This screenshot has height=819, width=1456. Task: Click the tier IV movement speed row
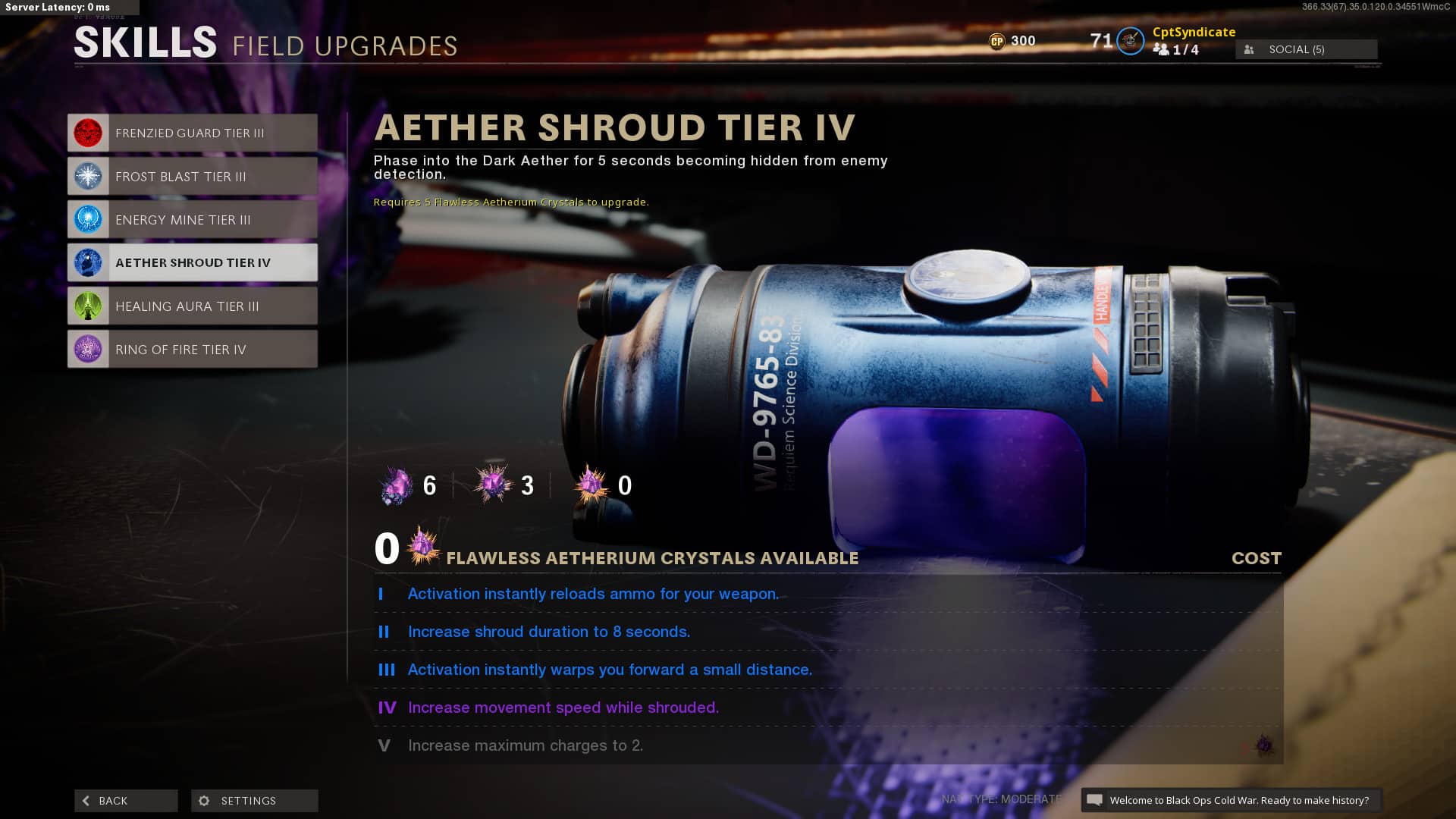[827, 708]
